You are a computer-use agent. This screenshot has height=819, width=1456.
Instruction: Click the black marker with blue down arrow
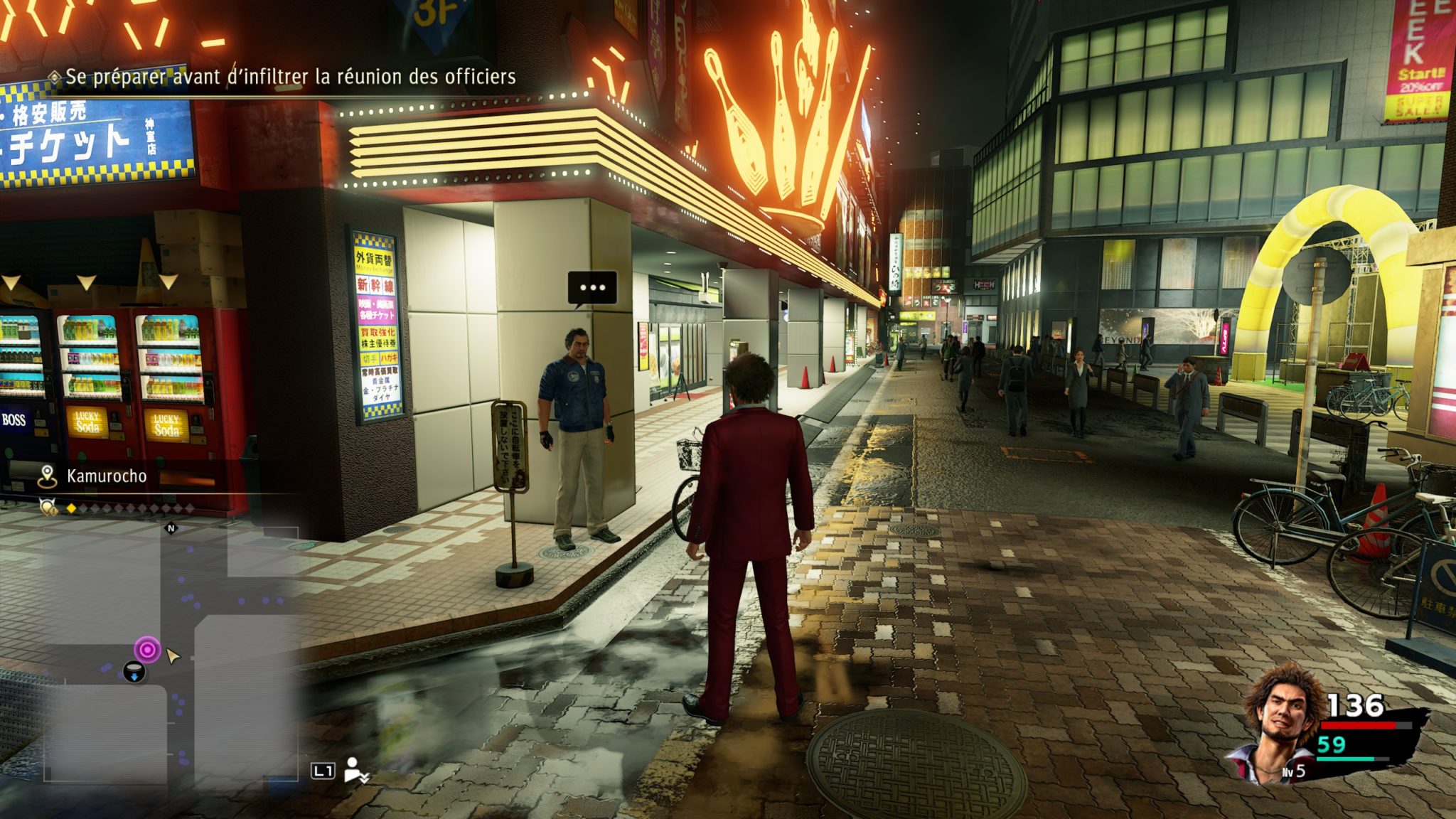tap(134, 671)
